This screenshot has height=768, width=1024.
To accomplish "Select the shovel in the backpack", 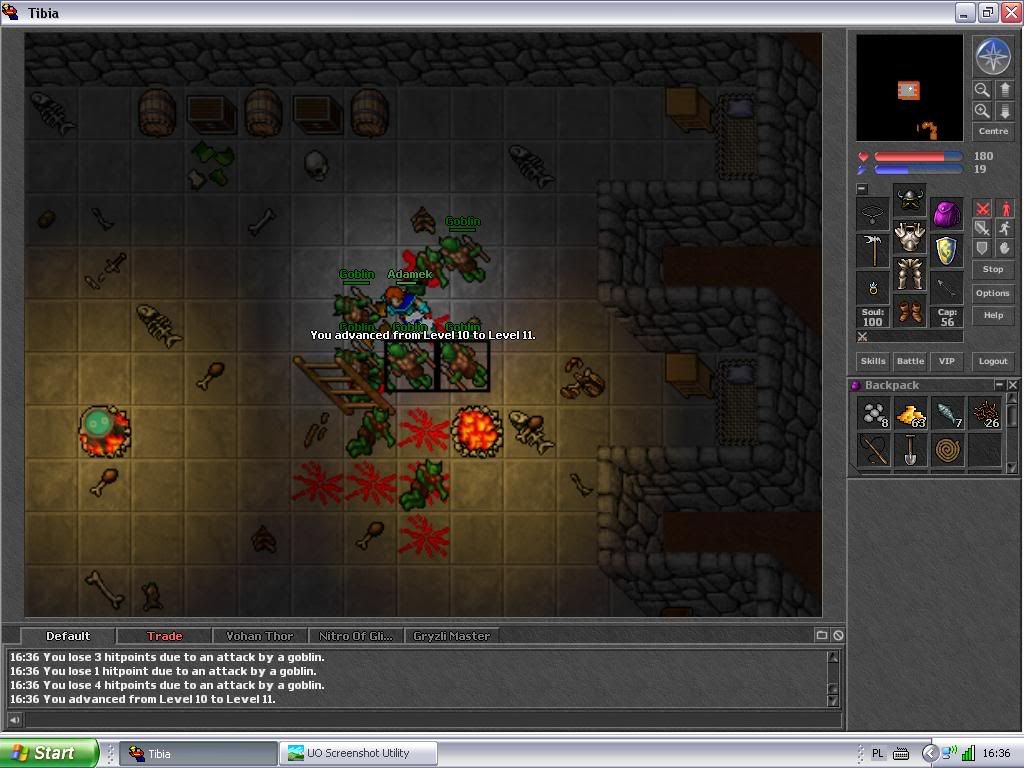I will (x=910, y=450).
